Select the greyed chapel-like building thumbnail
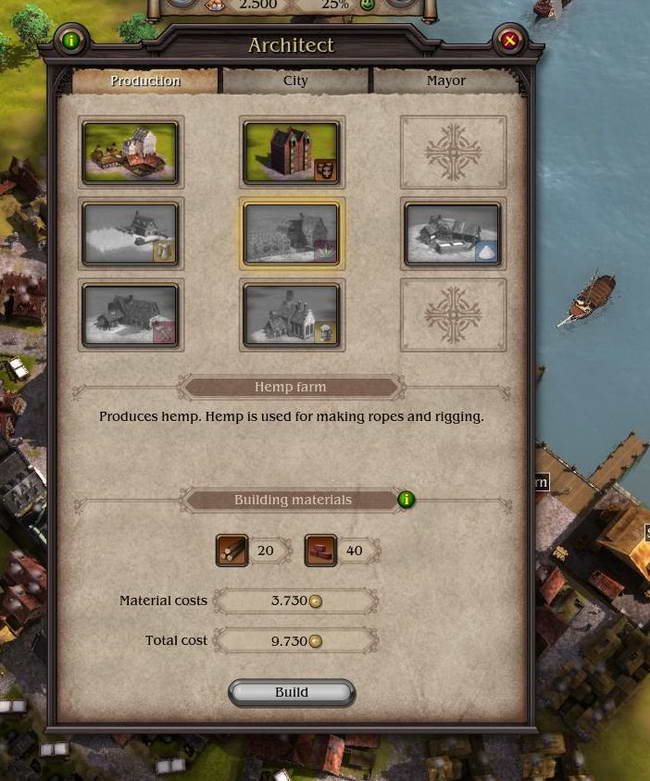Viewport: 650px width, 781px height. point(292,315)
